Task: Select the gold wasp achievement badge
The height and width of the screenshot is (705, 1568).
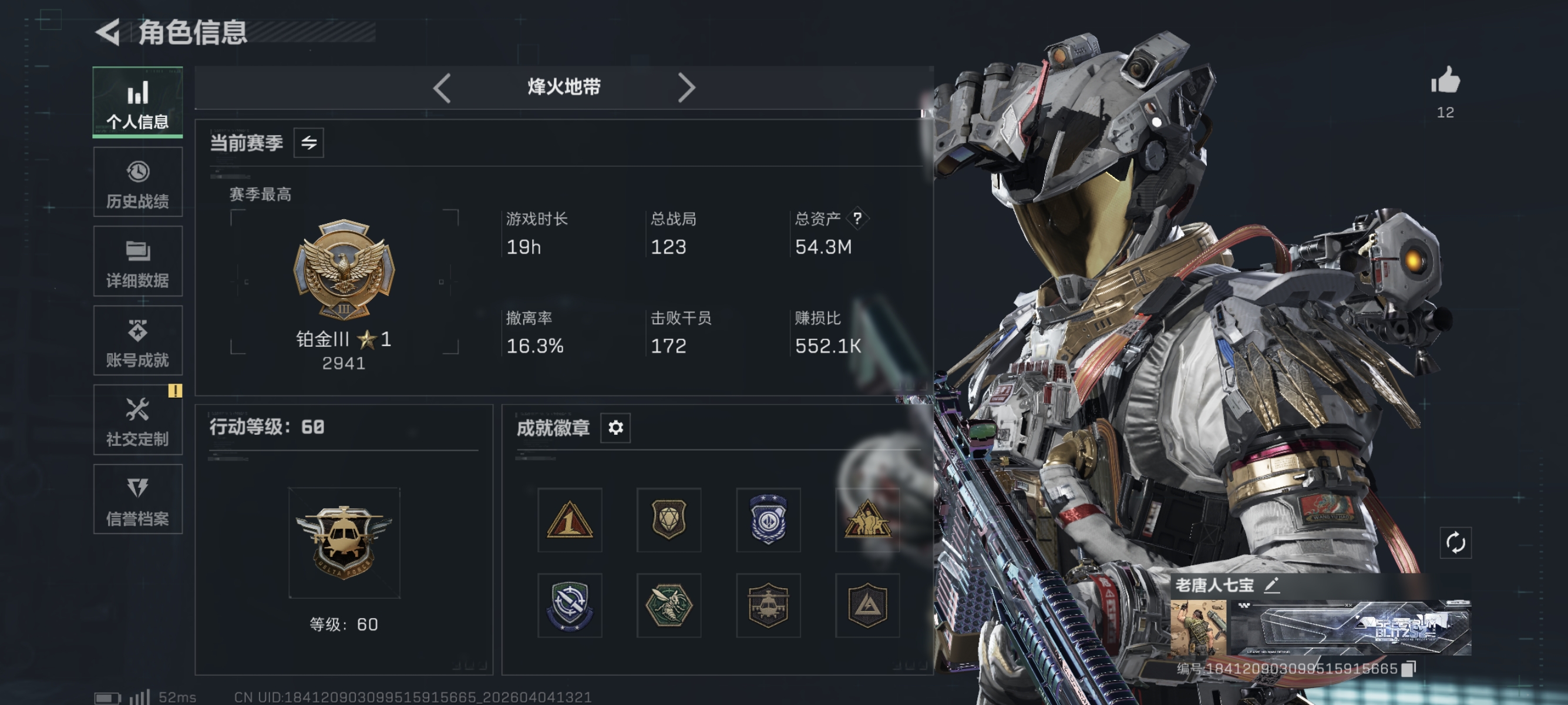Action: tap(669, 606)
